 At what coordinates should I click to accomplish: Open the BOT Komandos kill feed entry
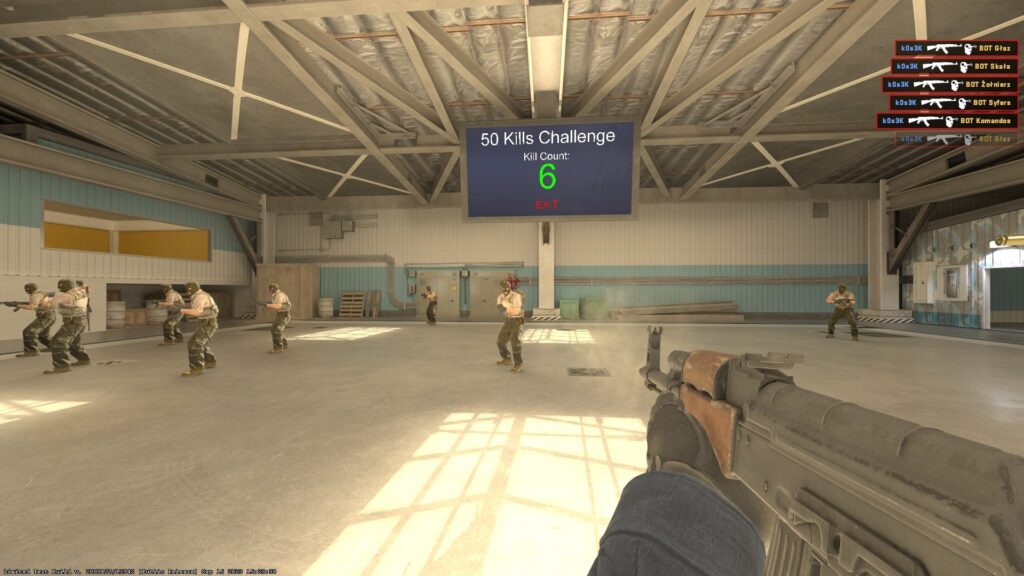pos(948,120)
